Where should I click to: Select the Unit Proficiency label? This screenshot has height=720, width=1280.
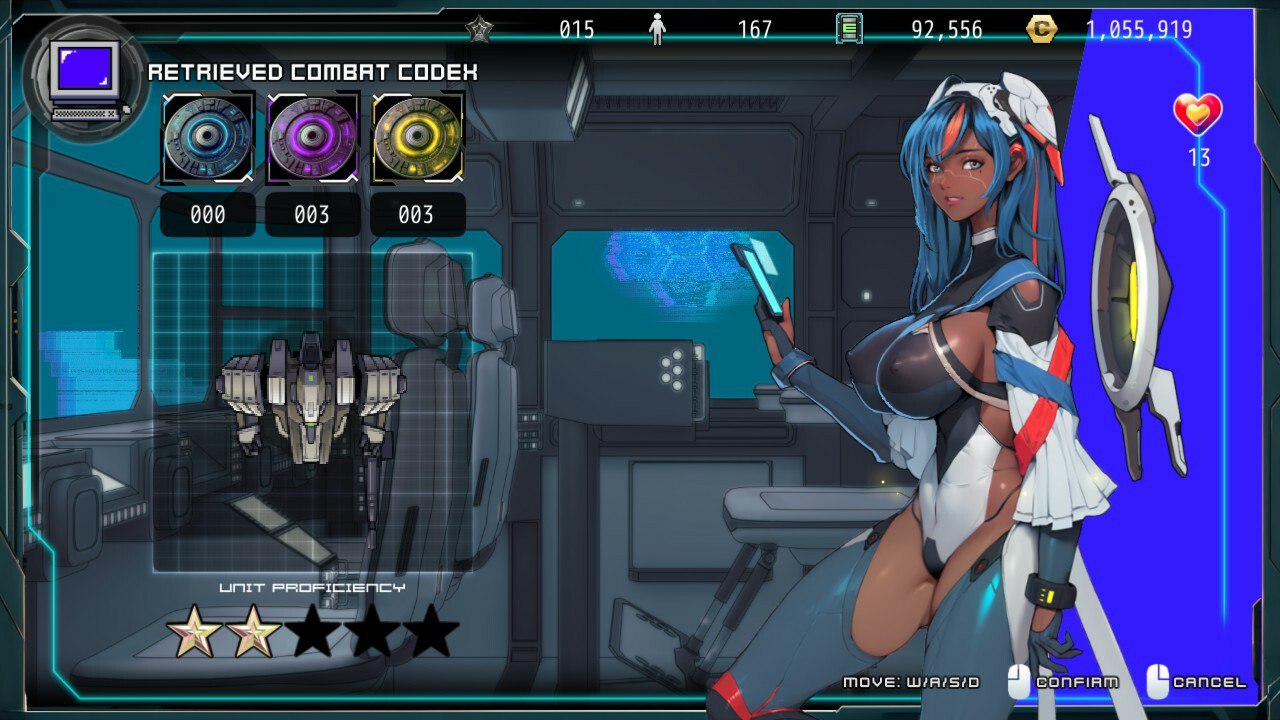(x=311, y=588)
